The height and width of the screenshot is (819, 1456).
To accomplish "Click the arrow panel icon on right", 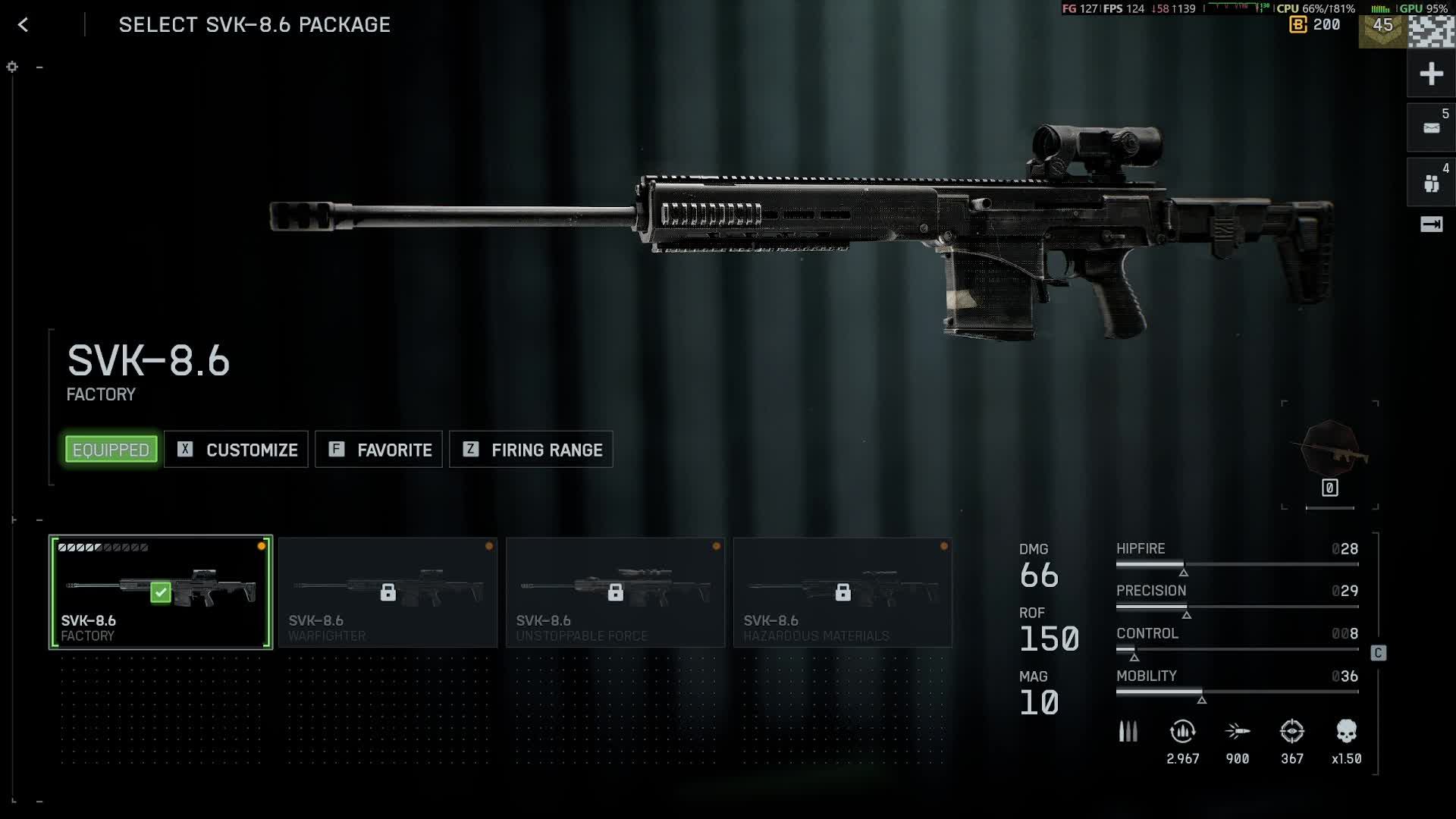I will click(1431, 224).
